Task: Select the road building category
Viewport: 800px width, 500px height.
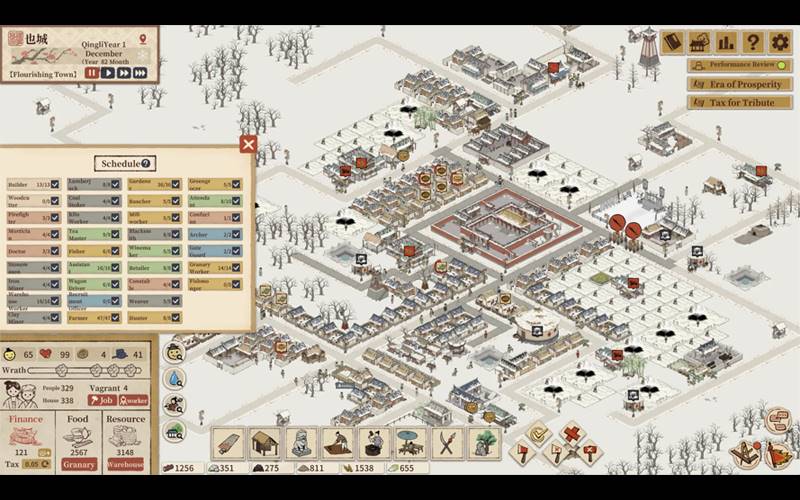Action: tap(229, 442)
